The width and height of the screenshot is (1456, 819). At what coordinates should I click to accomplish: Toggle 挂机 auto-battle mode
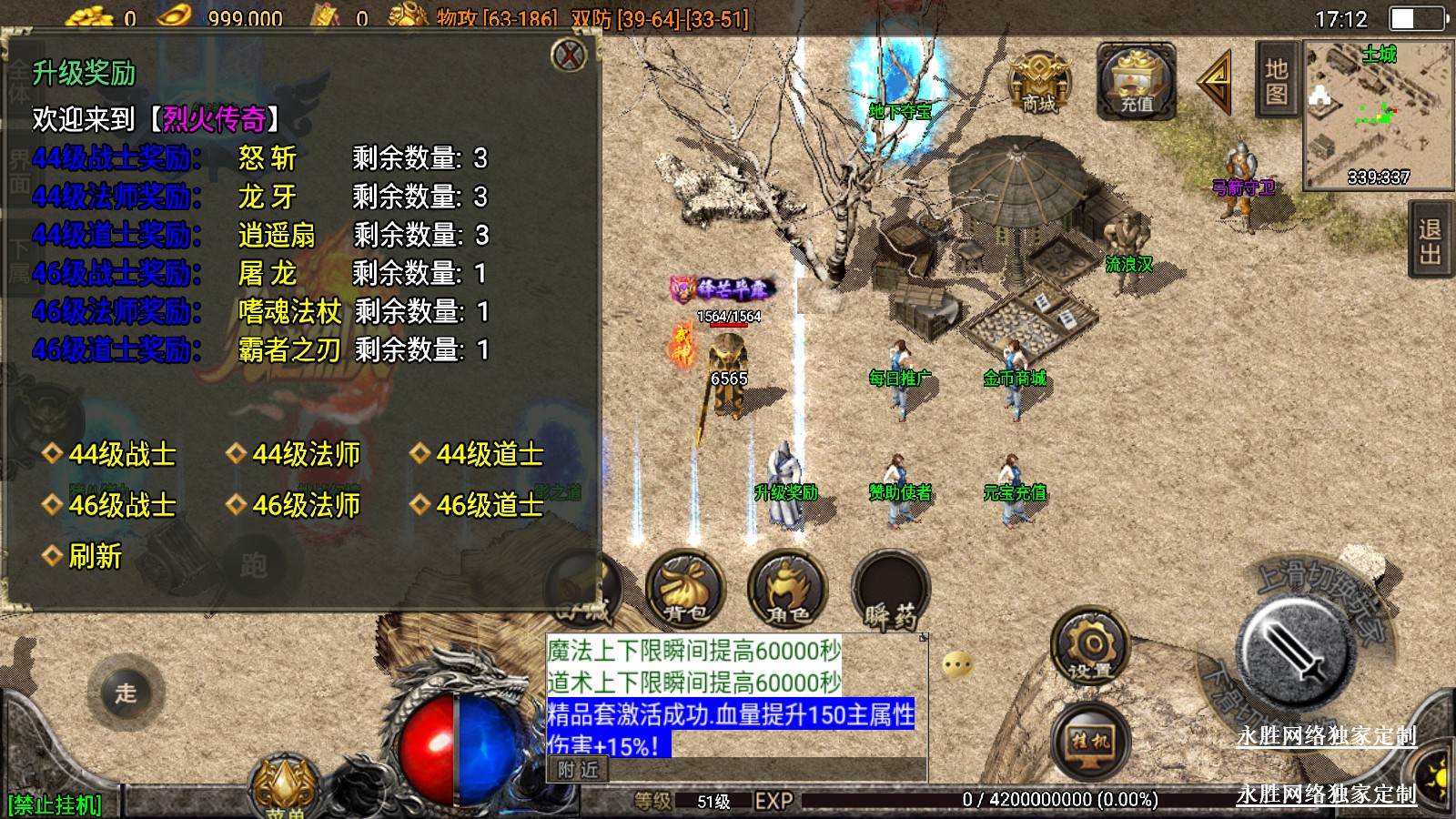(x=1090, y=741)
